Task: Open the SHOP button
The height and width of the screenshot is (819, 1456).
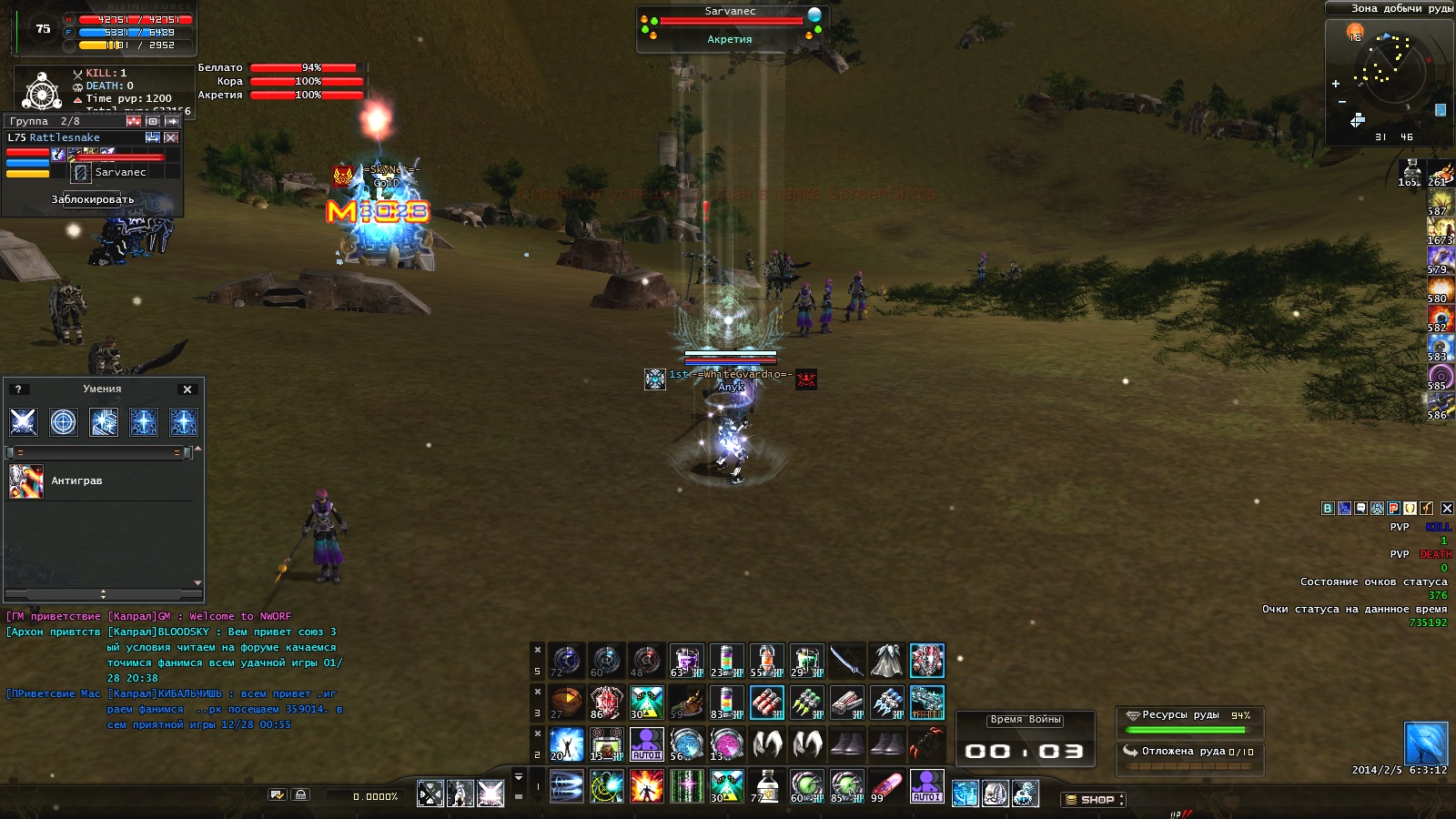Action: pyautogui.click(x=1094, y=800)
